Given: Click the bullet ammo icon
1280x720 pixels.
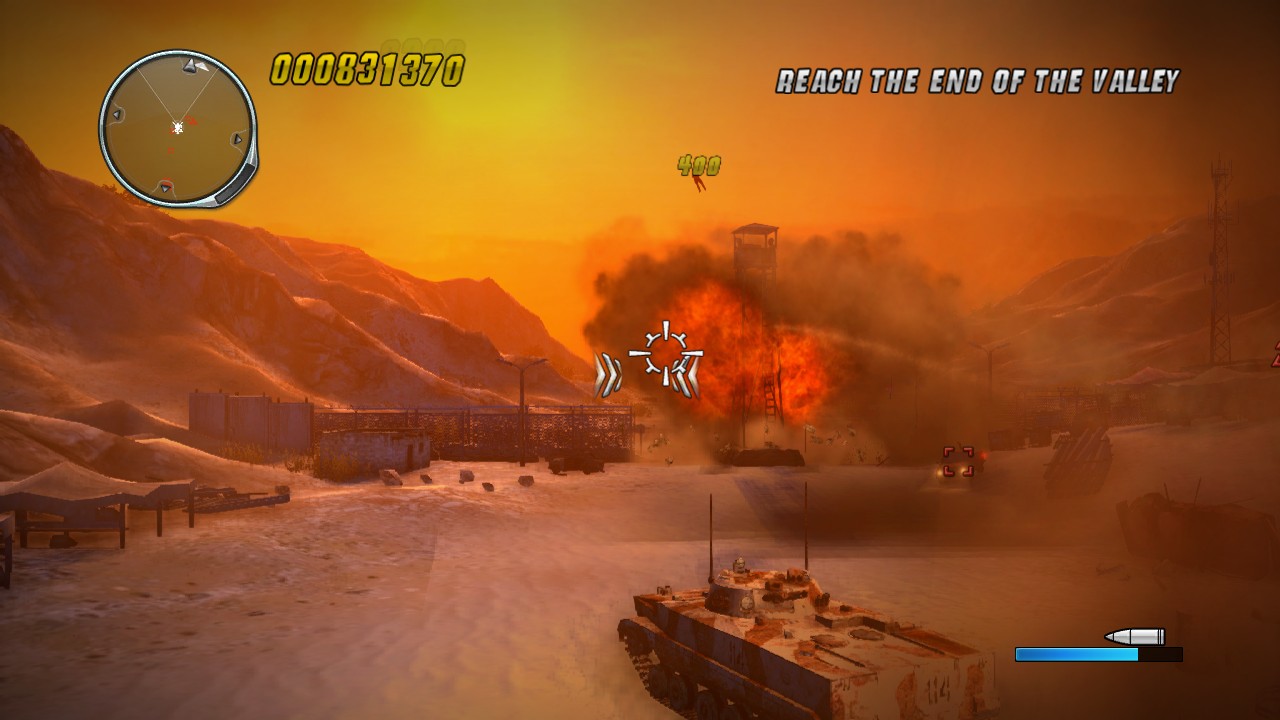Looking at the screenshot, I should pyautogui.click(x=1135, y=634).
